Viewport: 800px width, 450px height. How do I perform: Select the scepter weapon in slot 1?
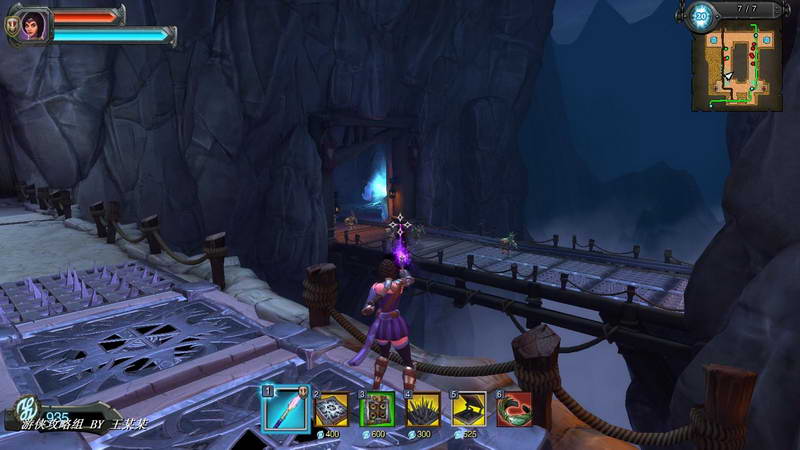(284, 408)
